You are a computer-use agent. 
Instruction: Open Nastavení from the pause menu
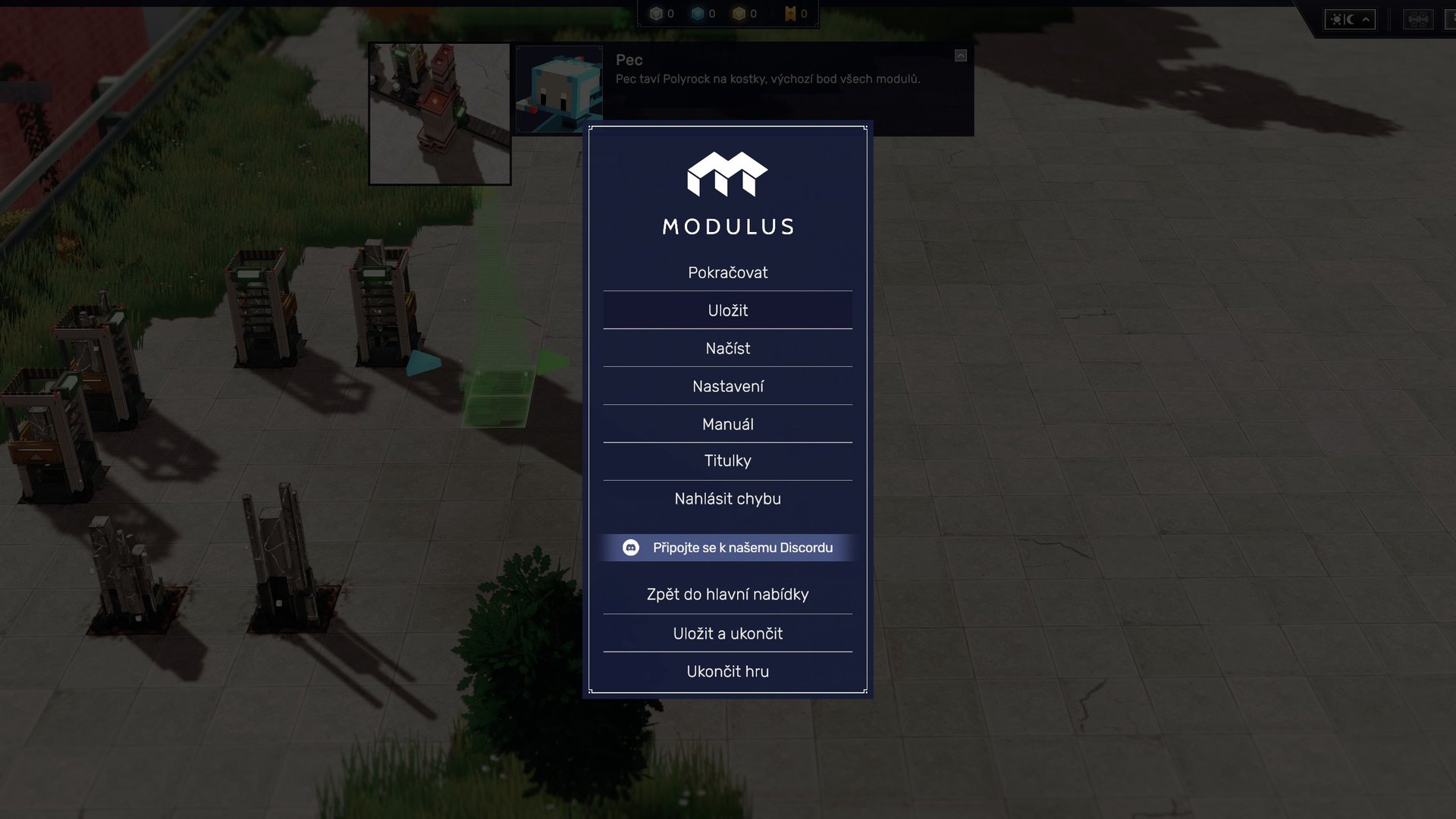(x=727, y=385)
